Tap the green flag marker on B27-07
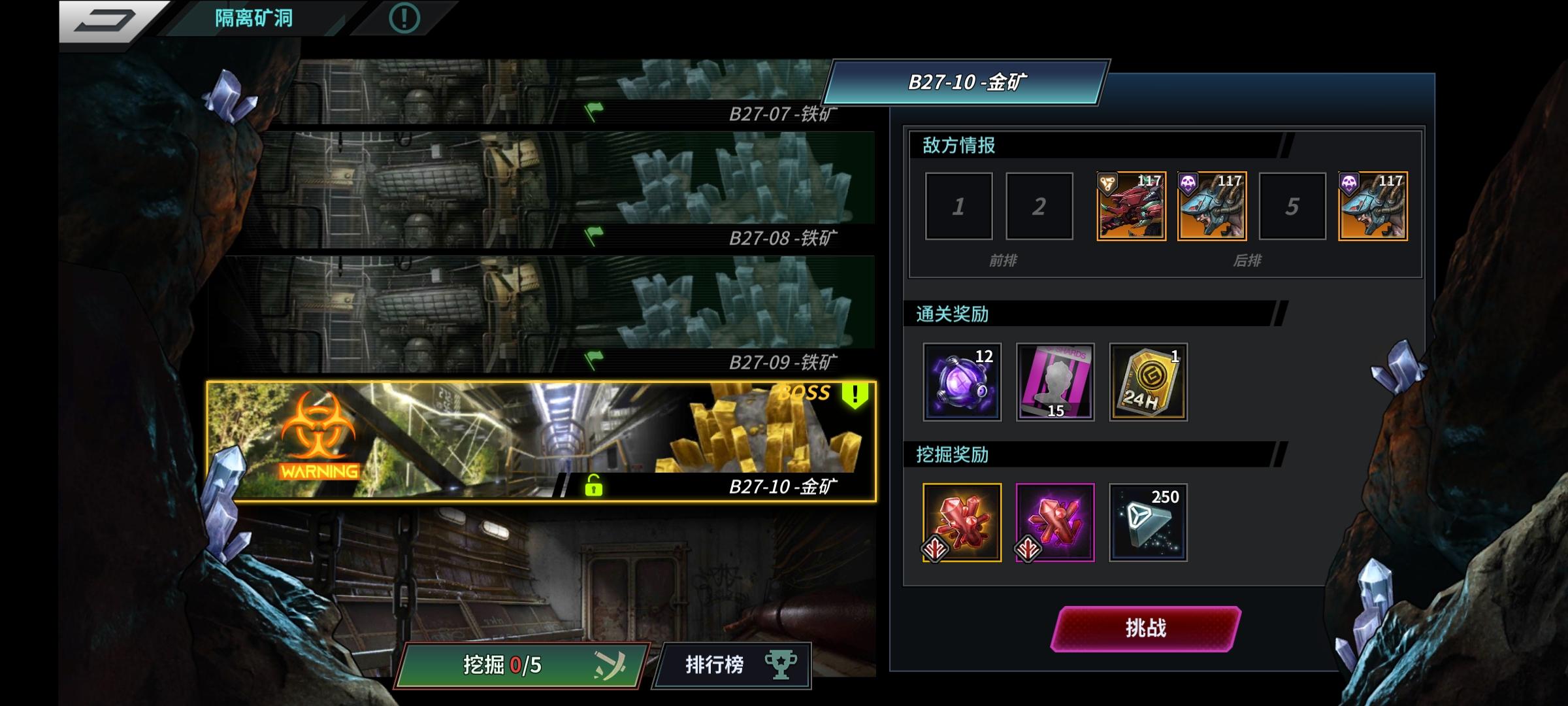 click(595, 112)
